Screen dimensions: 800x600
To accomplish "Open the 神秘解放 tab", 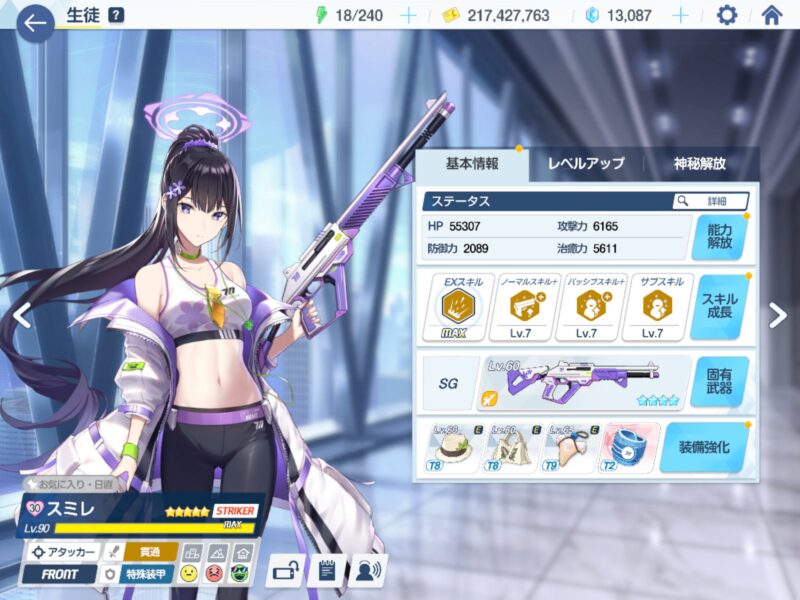I will (x=698, y=164).
